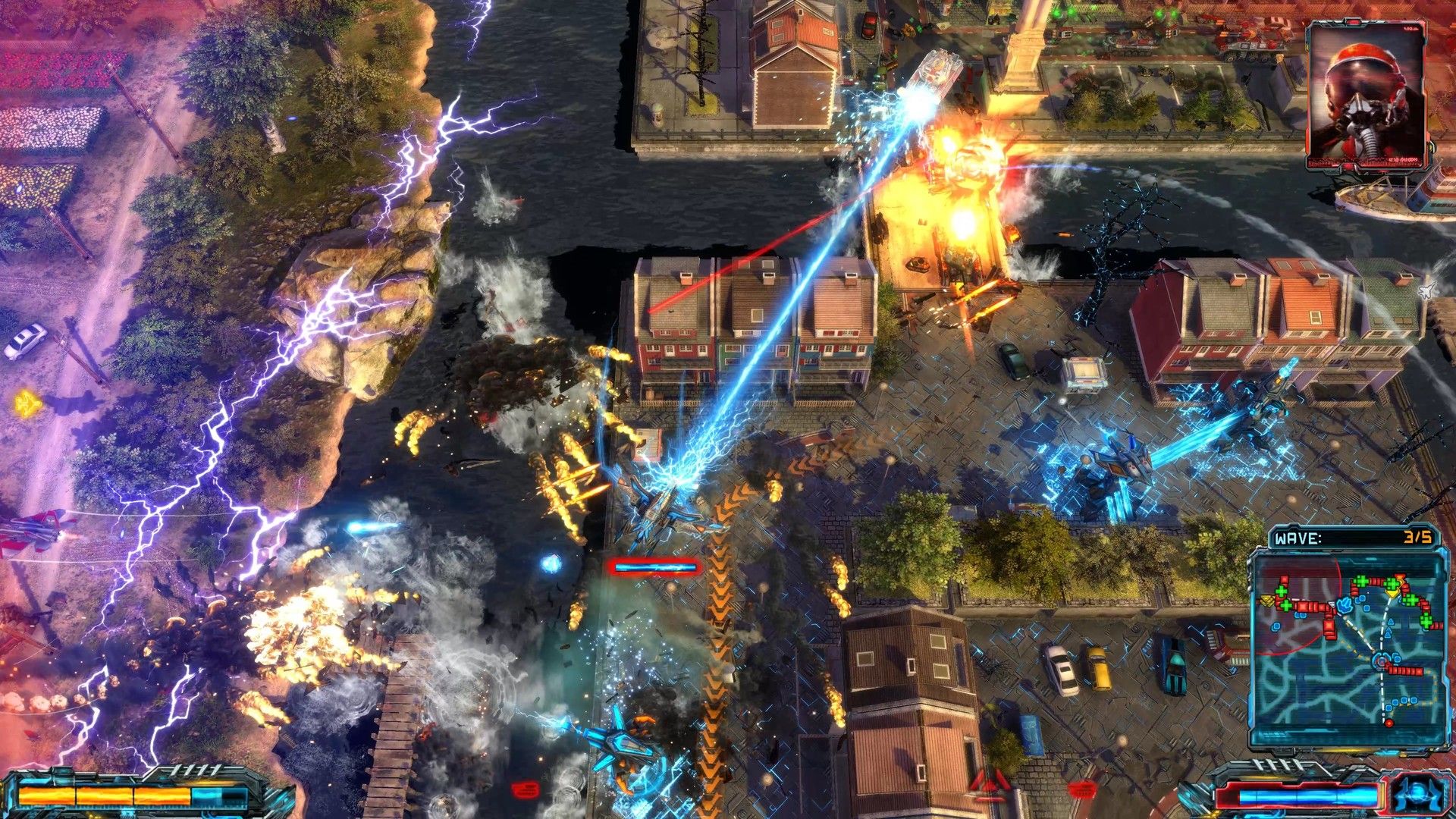Image resolution: width=1456 pixels, height=819 pixels.
Task: Click the red destination dot on the minimap
Action: (x=1389, y=722)
